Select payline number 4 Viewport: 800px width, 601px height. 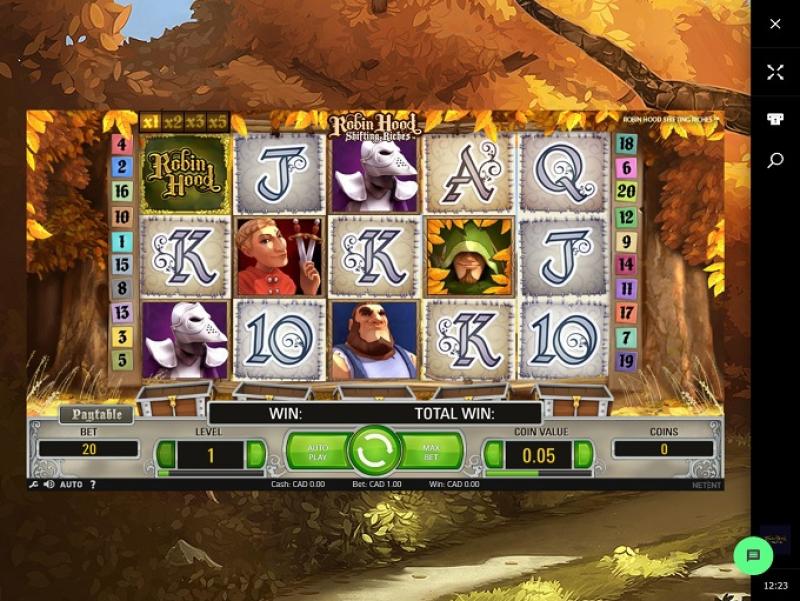[122, 144]
